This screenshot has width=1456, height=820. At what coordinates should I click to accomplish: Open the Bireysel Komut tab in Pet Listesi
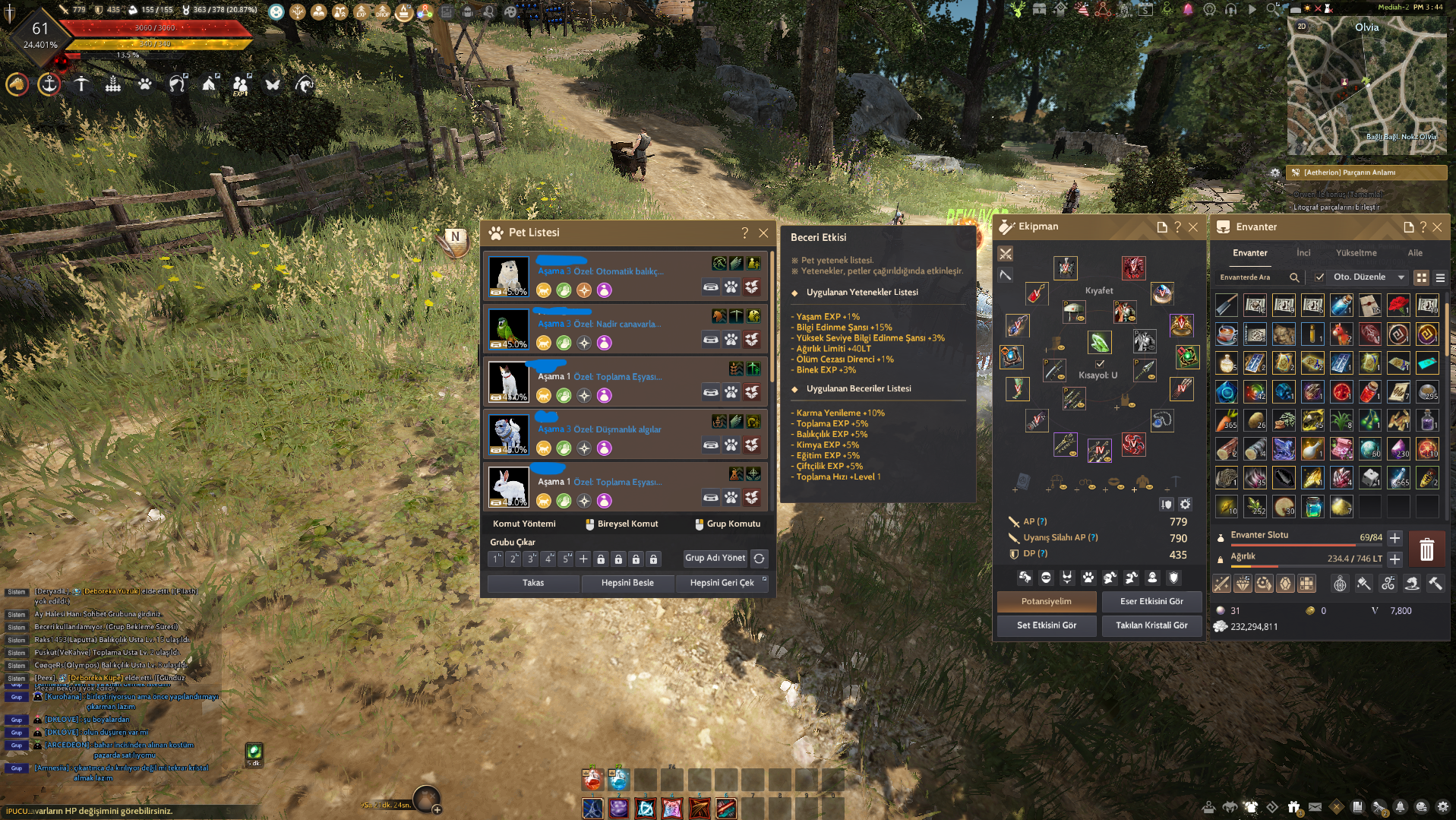(x=622, y=523)
